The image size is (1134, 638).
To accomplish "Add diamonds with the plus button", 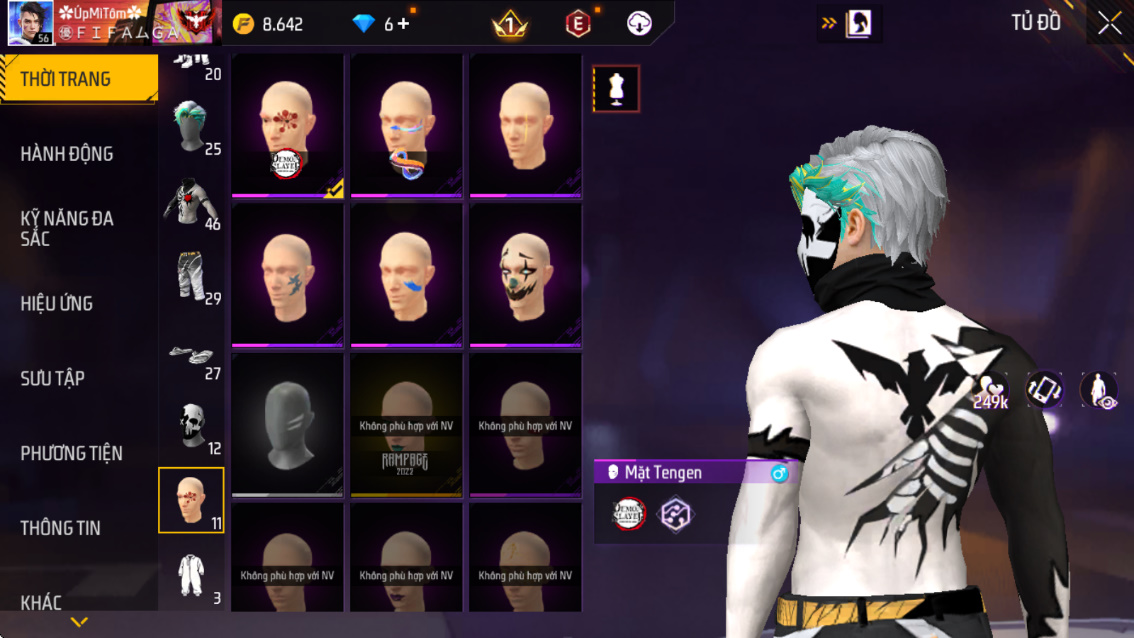I will tap(404, 24).
